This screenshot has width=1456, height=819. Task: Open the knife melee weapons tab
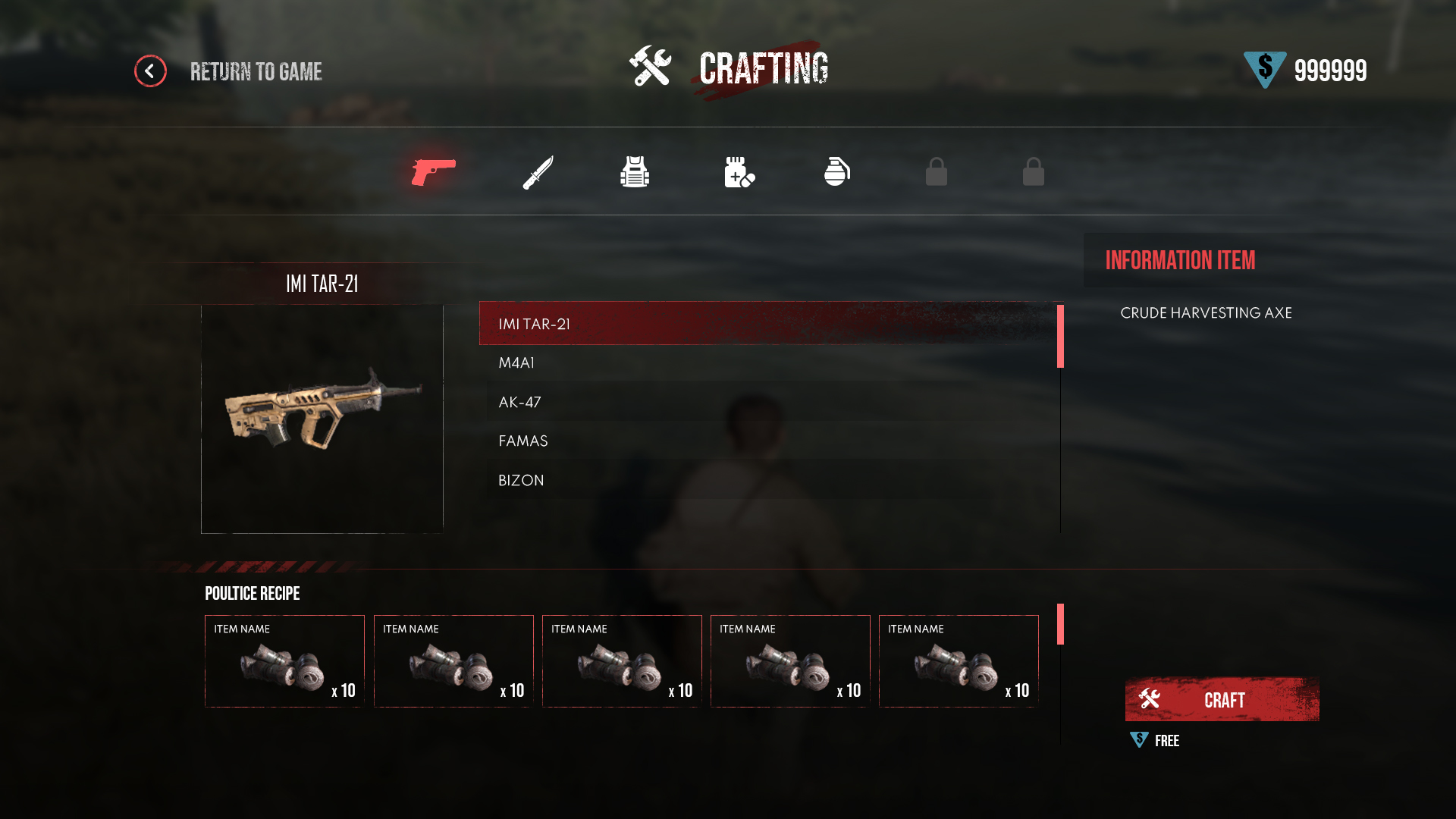coord(538,172)
